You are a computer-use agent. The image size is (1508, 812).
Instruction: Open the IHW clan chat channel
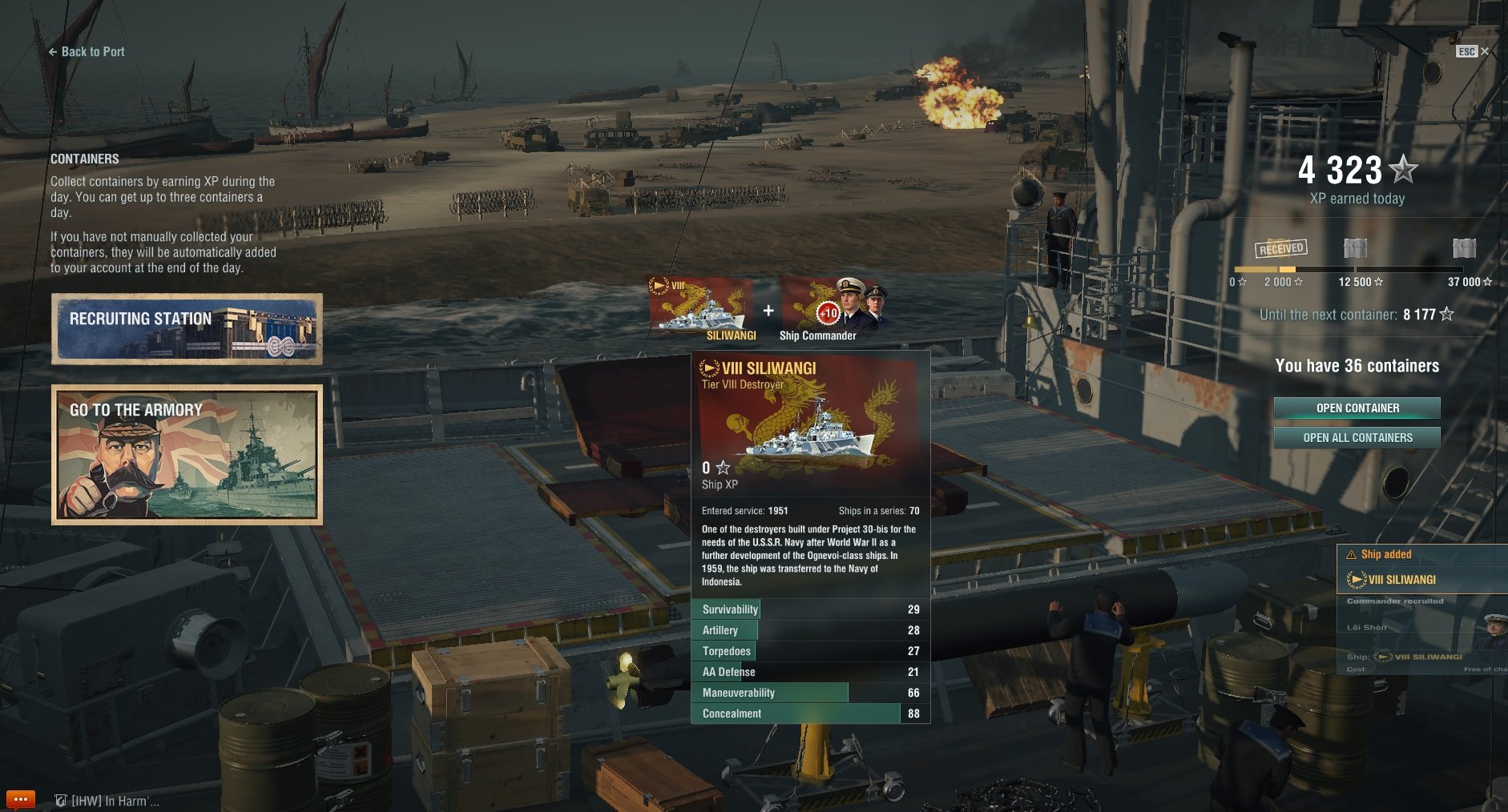pos(108,801)
